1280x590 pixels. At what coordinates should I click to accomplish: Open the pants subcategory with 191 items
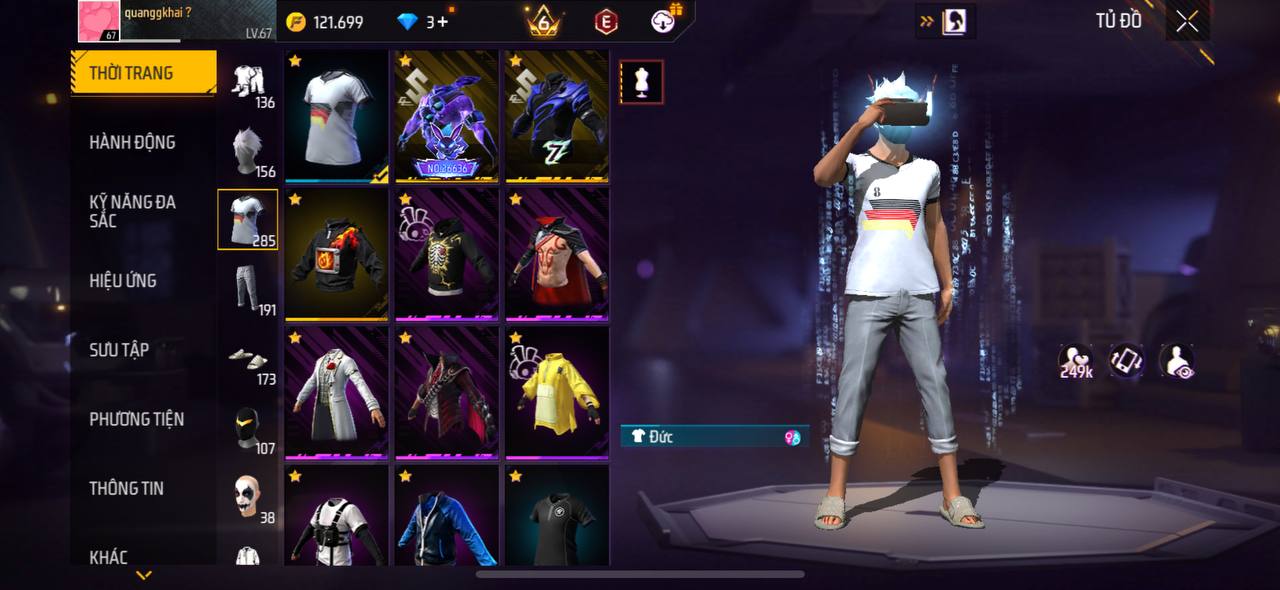(248, 289)
